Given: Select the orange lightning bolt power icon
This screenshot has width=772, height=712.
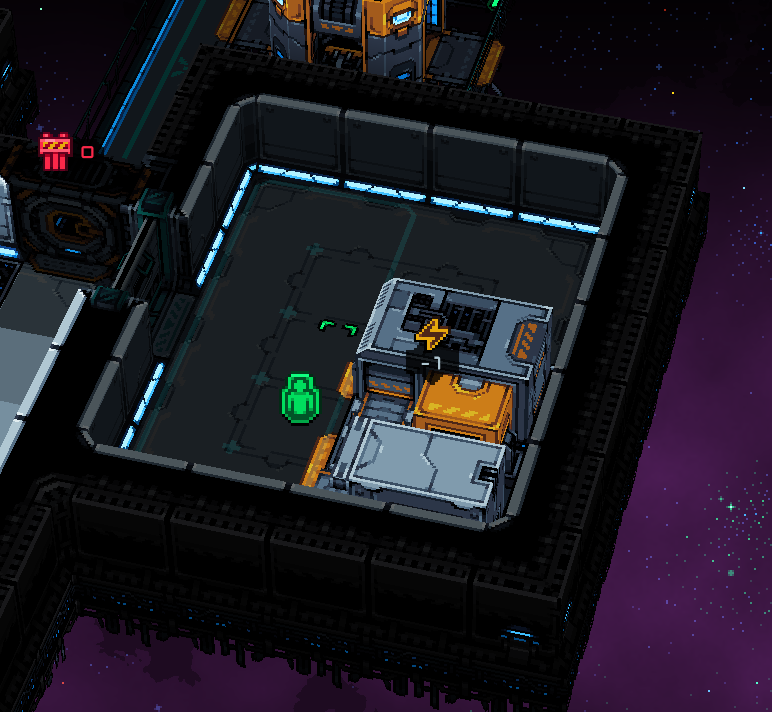Looking at the screenshot, I should (432, 334).
